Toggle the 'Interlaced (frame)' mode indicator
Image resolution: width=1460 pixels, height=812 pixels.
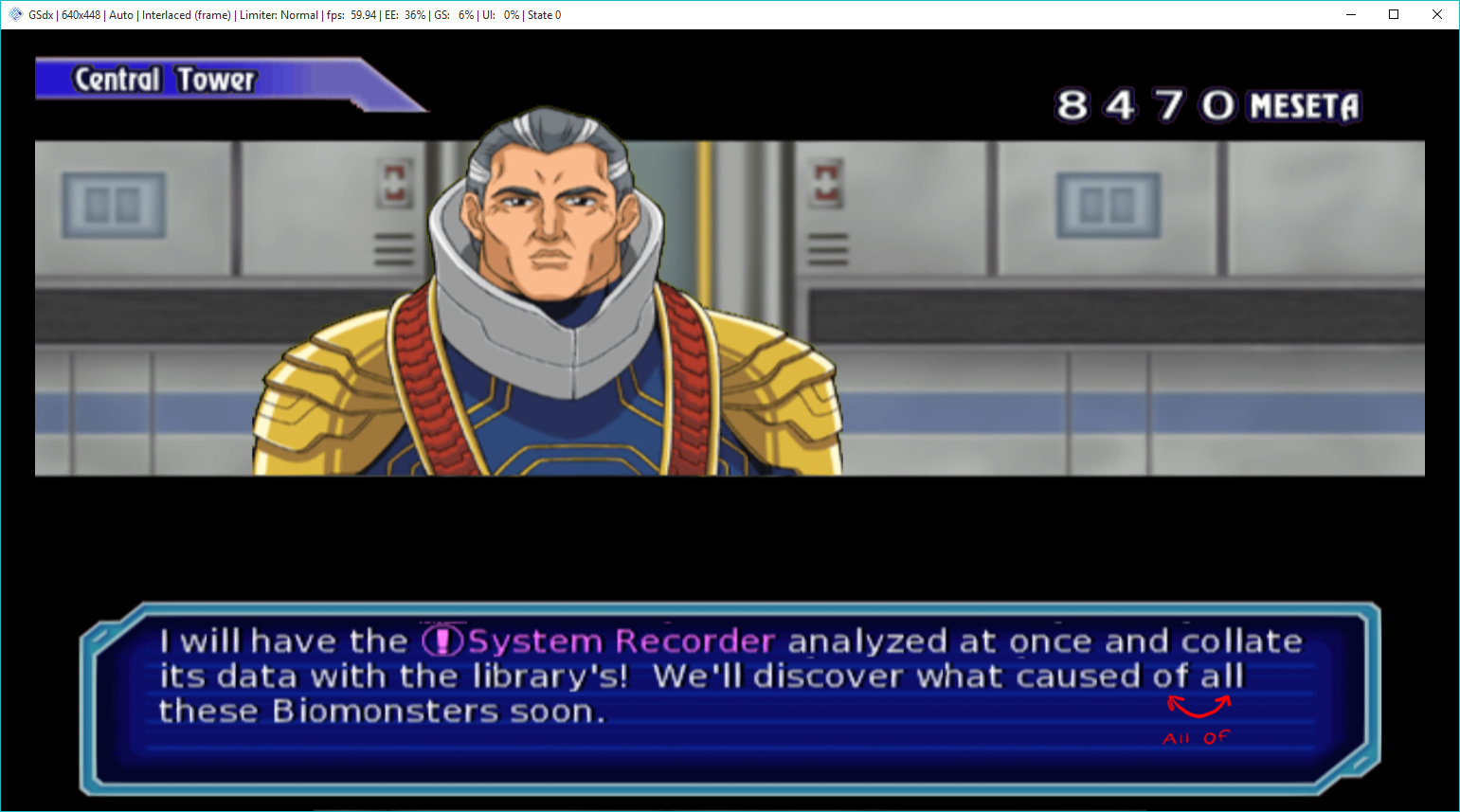[185, 14]
